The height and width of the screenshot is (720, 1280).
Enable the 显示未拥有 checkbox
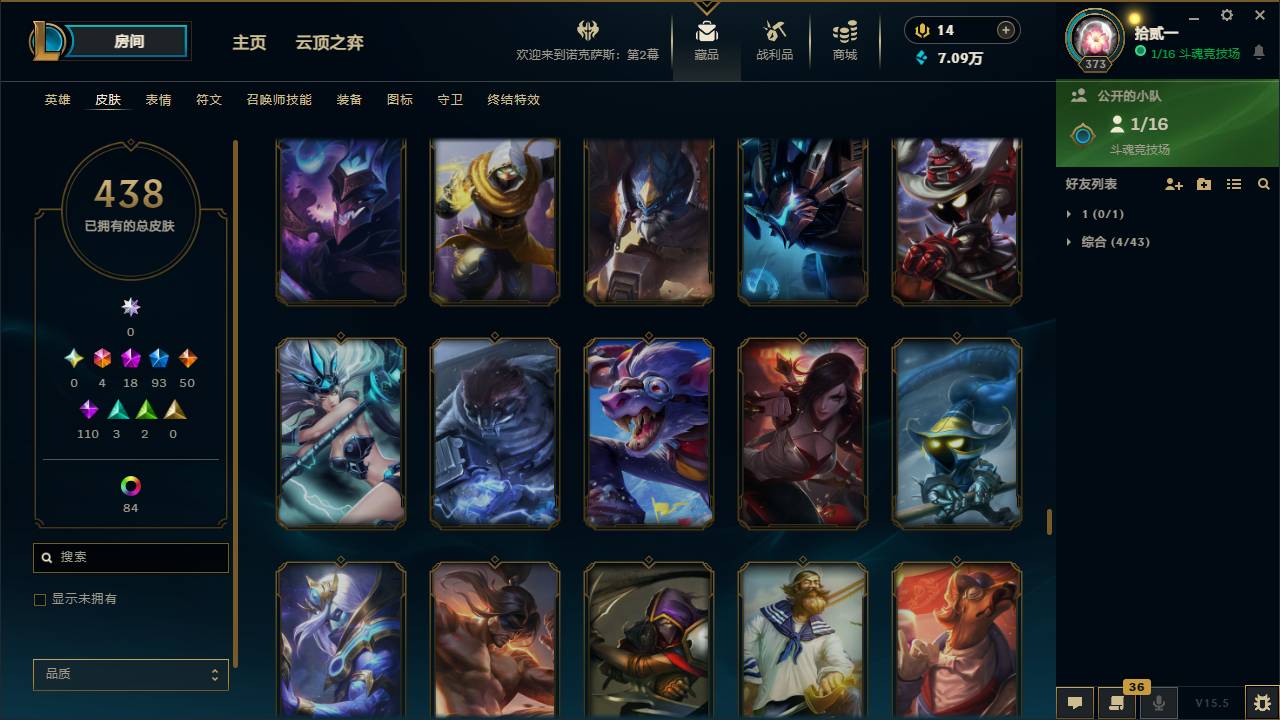(40, 599)
